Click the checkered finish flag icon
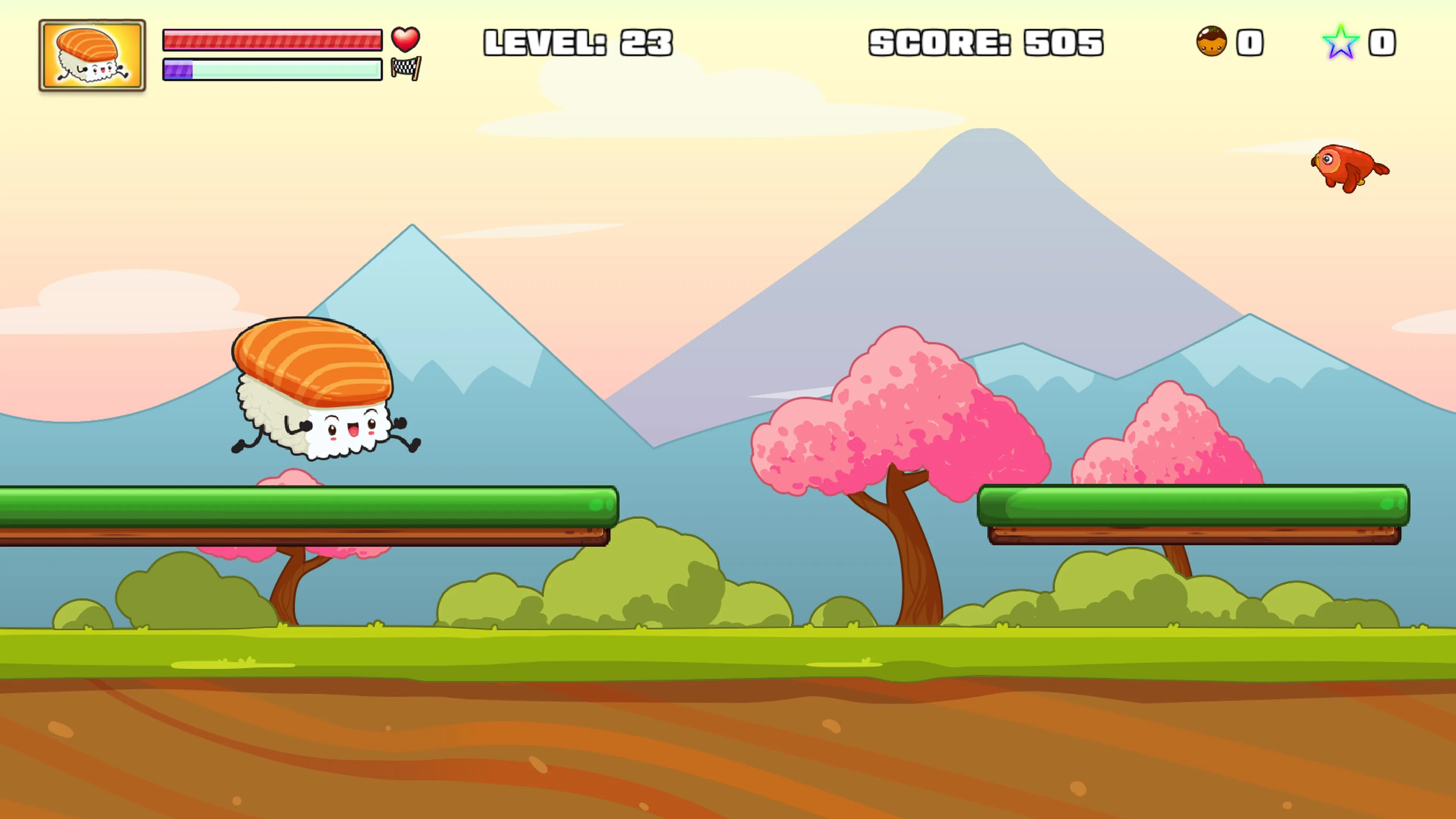 (406, 68)
